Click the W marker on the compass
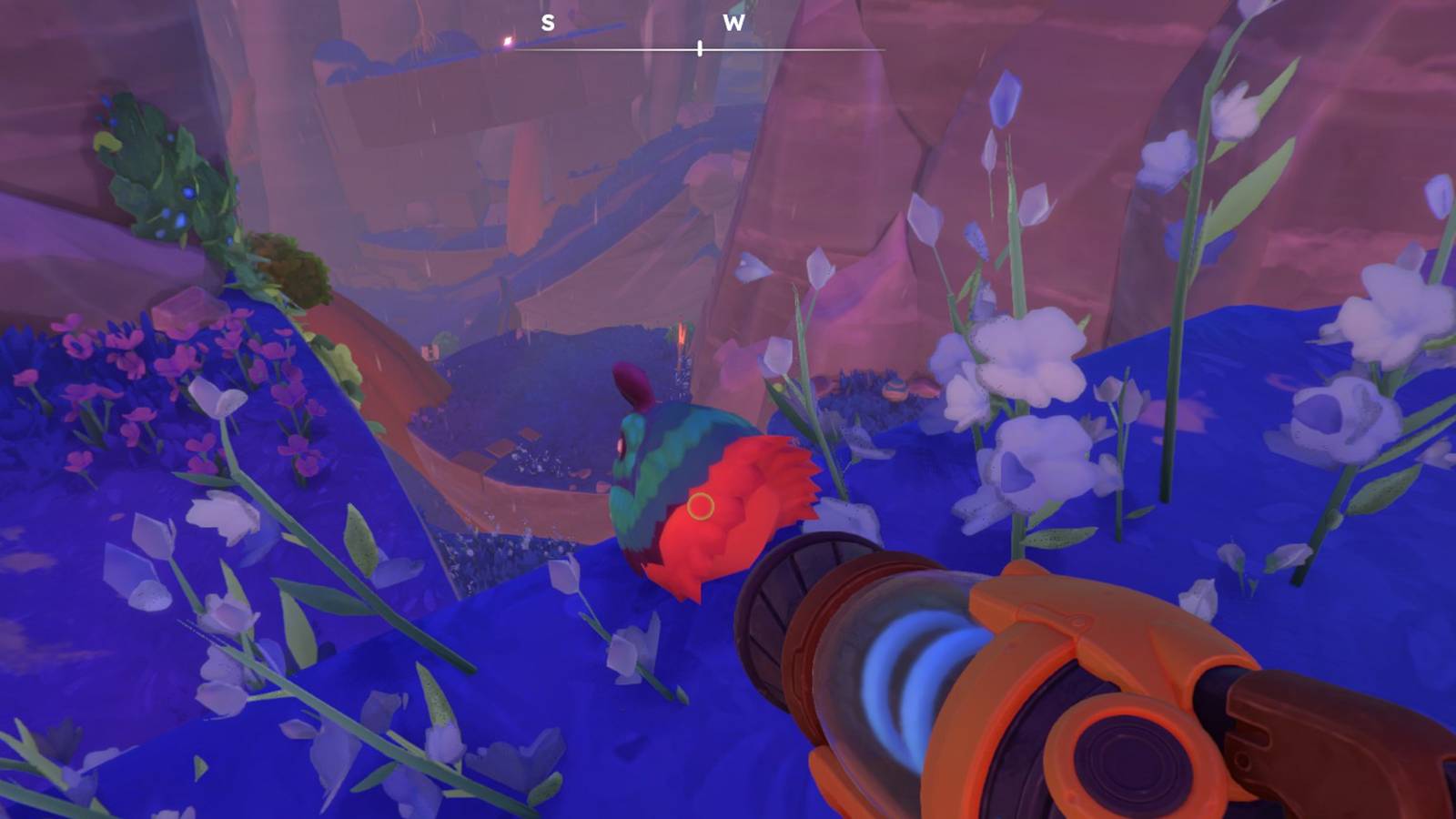Viewport: 1456px width, 819px height. coord(734,23)
